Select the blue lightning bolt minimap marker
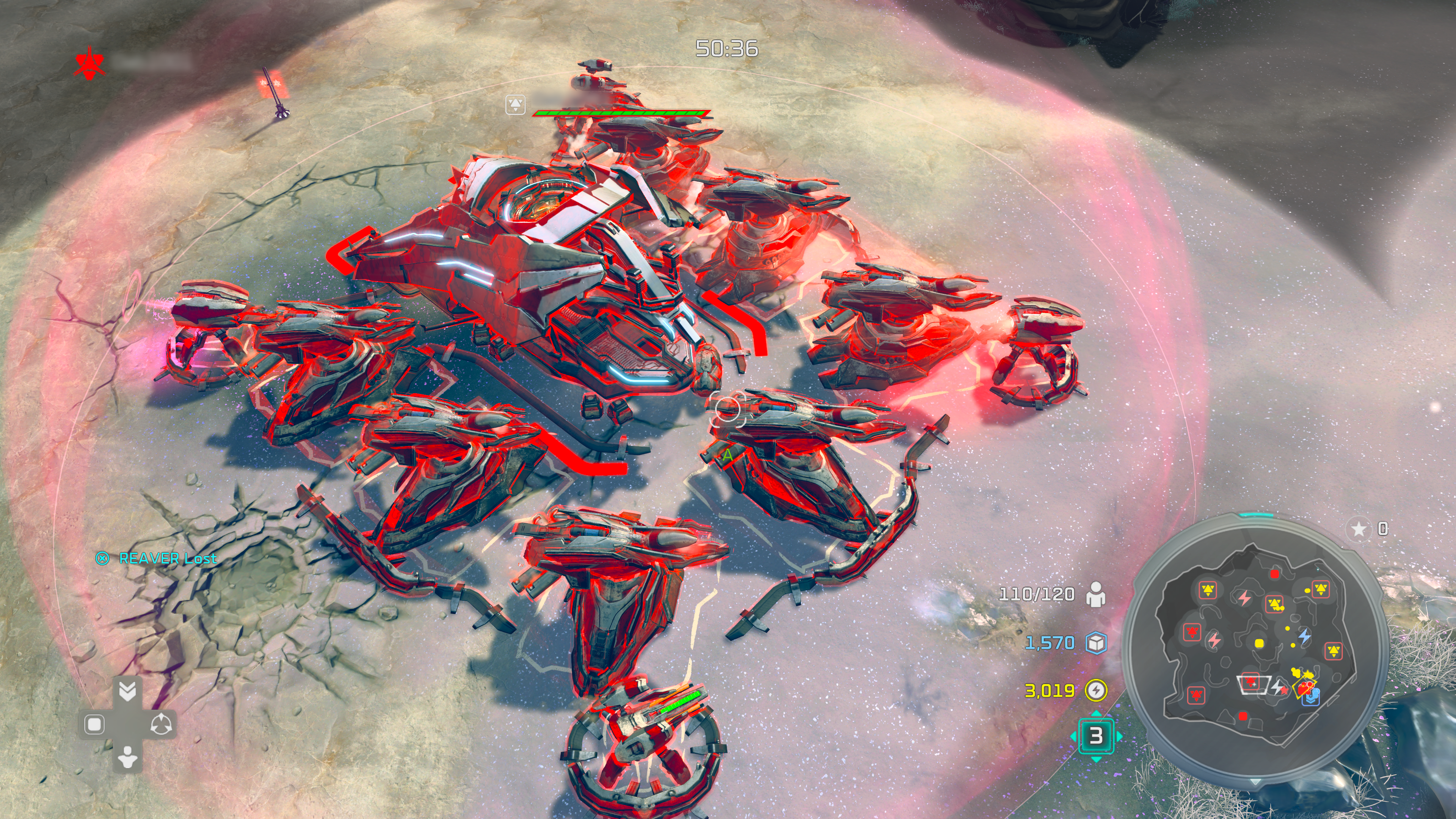Screen dimensions: 1456x819 (x=1304, y=637)
